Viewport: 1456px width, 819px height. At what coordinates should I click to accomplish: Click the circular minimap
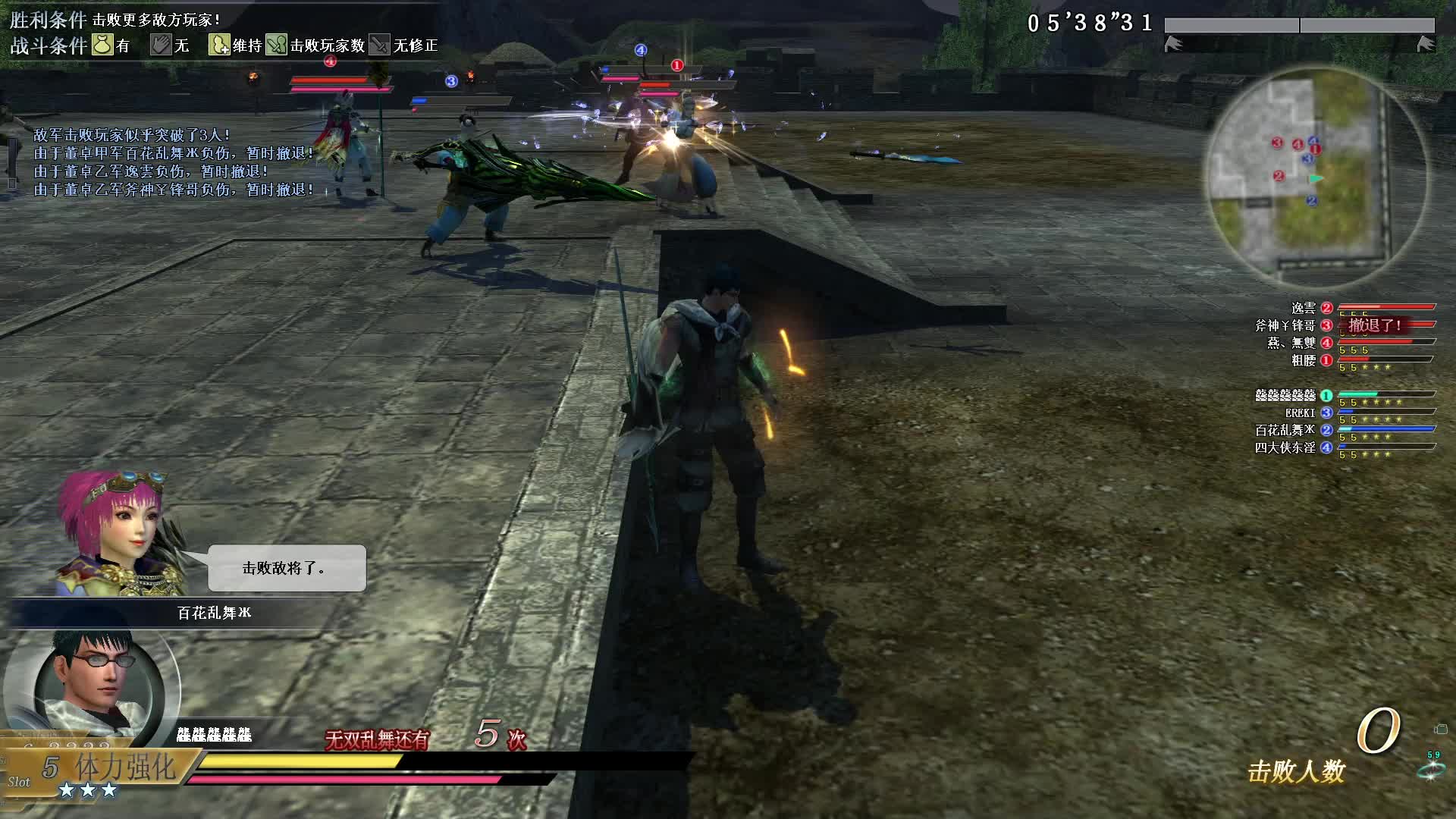point(1316,176)
